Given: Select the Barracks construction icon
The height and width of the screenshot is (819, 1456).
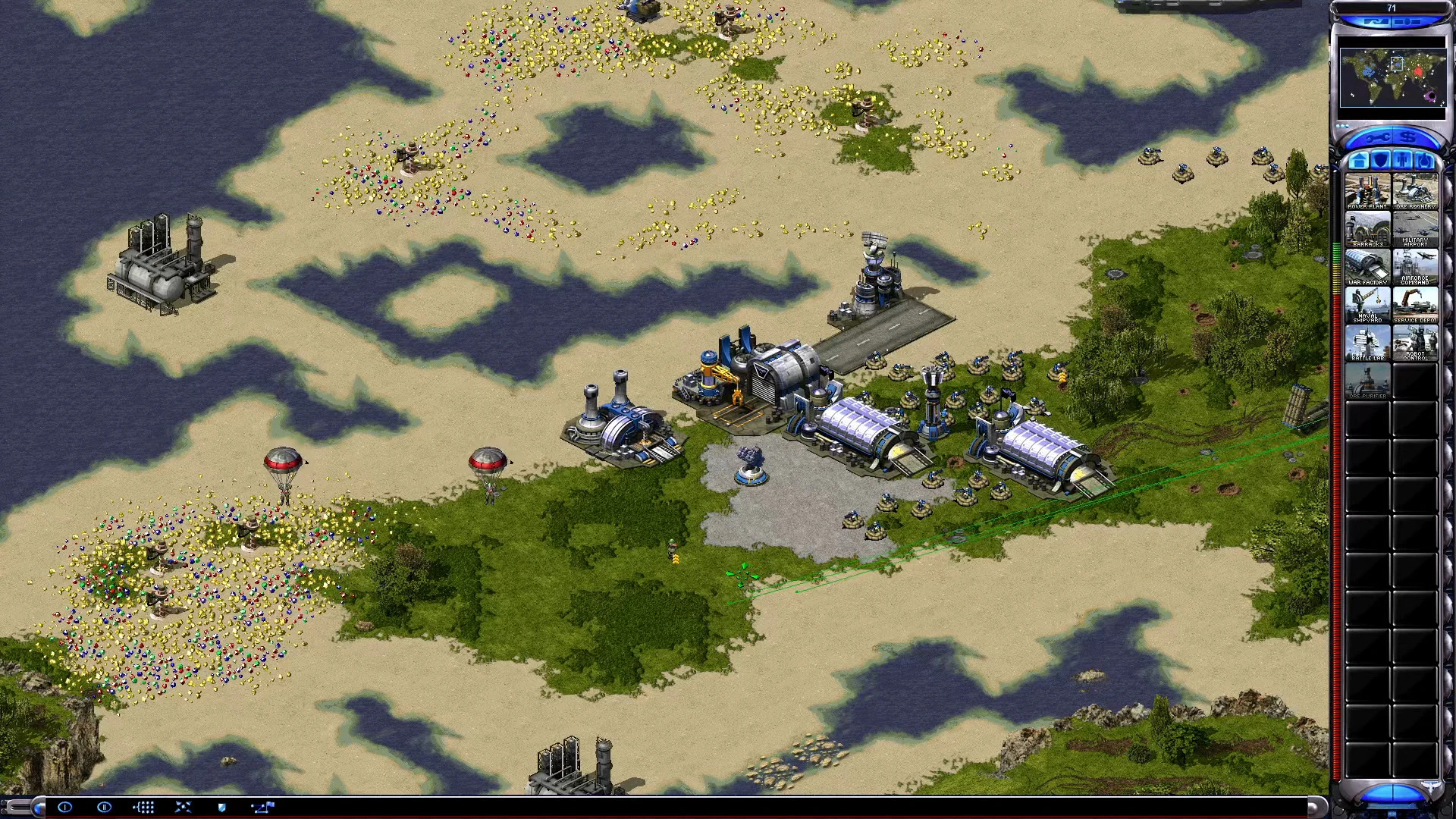Looking at the screenshot, I should [1367, 227].
